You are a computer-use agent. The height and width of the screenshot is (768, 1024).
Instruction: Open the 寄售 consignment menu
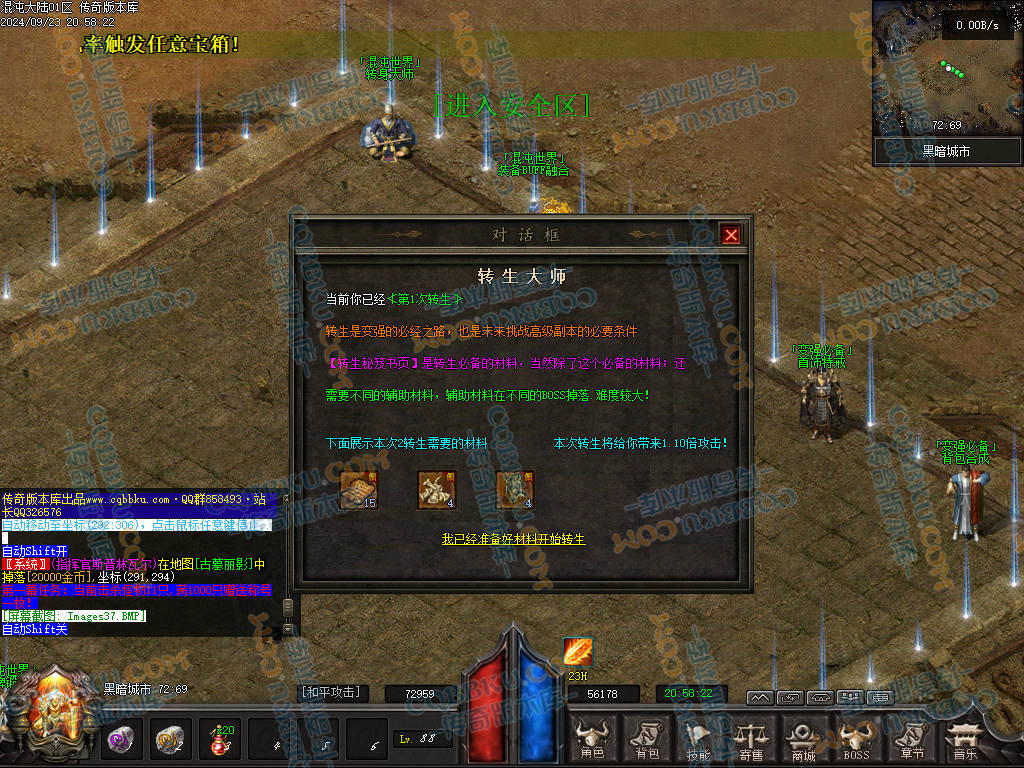click(751, 740)
